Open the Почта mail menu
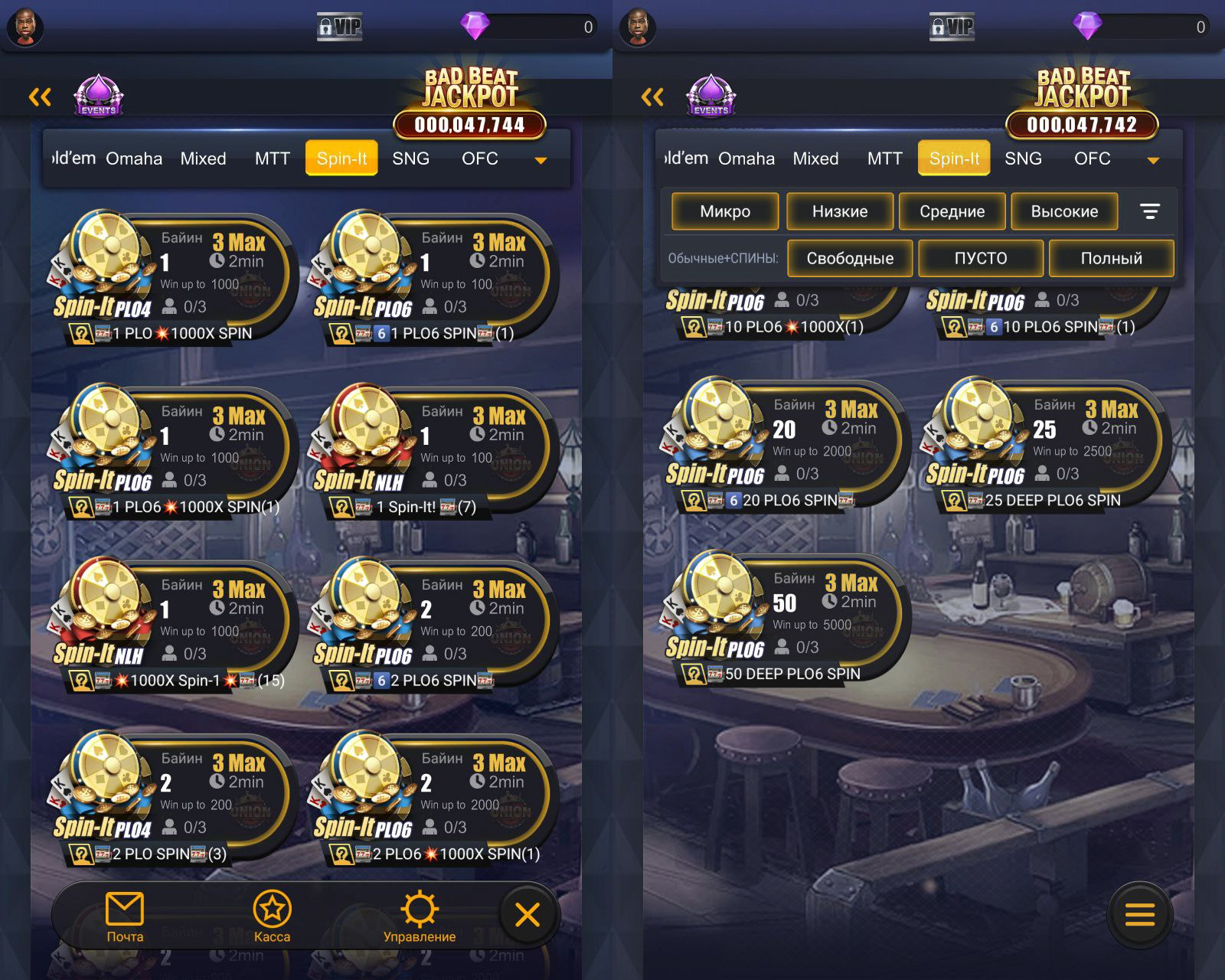1225x980 pixels. click(125, 916)
